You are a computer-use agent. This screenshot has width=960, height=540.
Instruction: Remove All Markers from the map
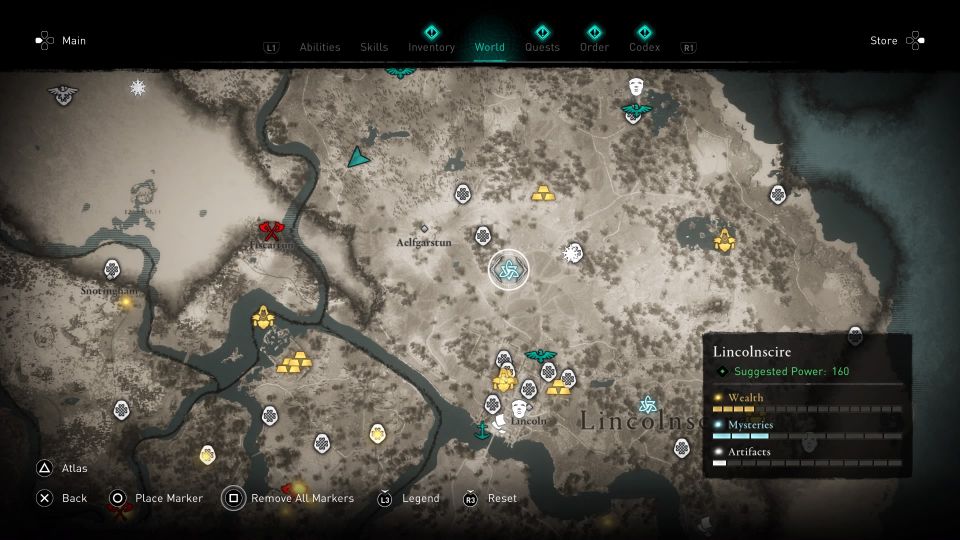pyautogui.click(x=290, y=498)
